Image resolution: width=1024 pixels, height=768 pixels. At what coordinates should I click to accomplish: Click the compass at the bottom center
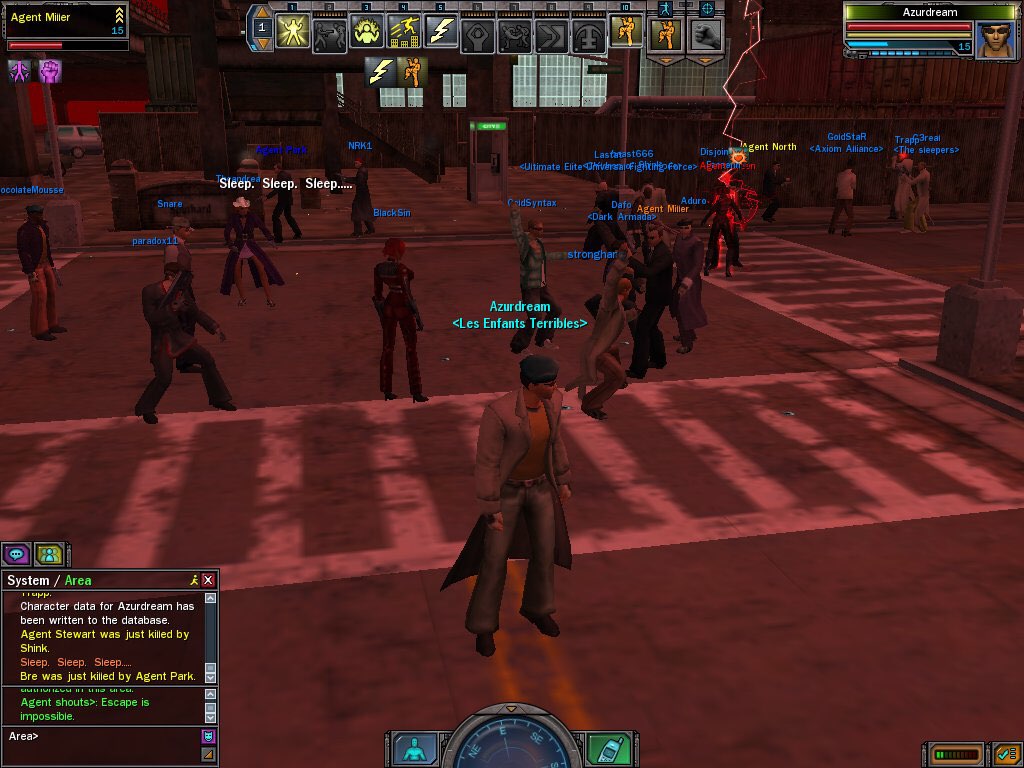click(x=511, y=740)
